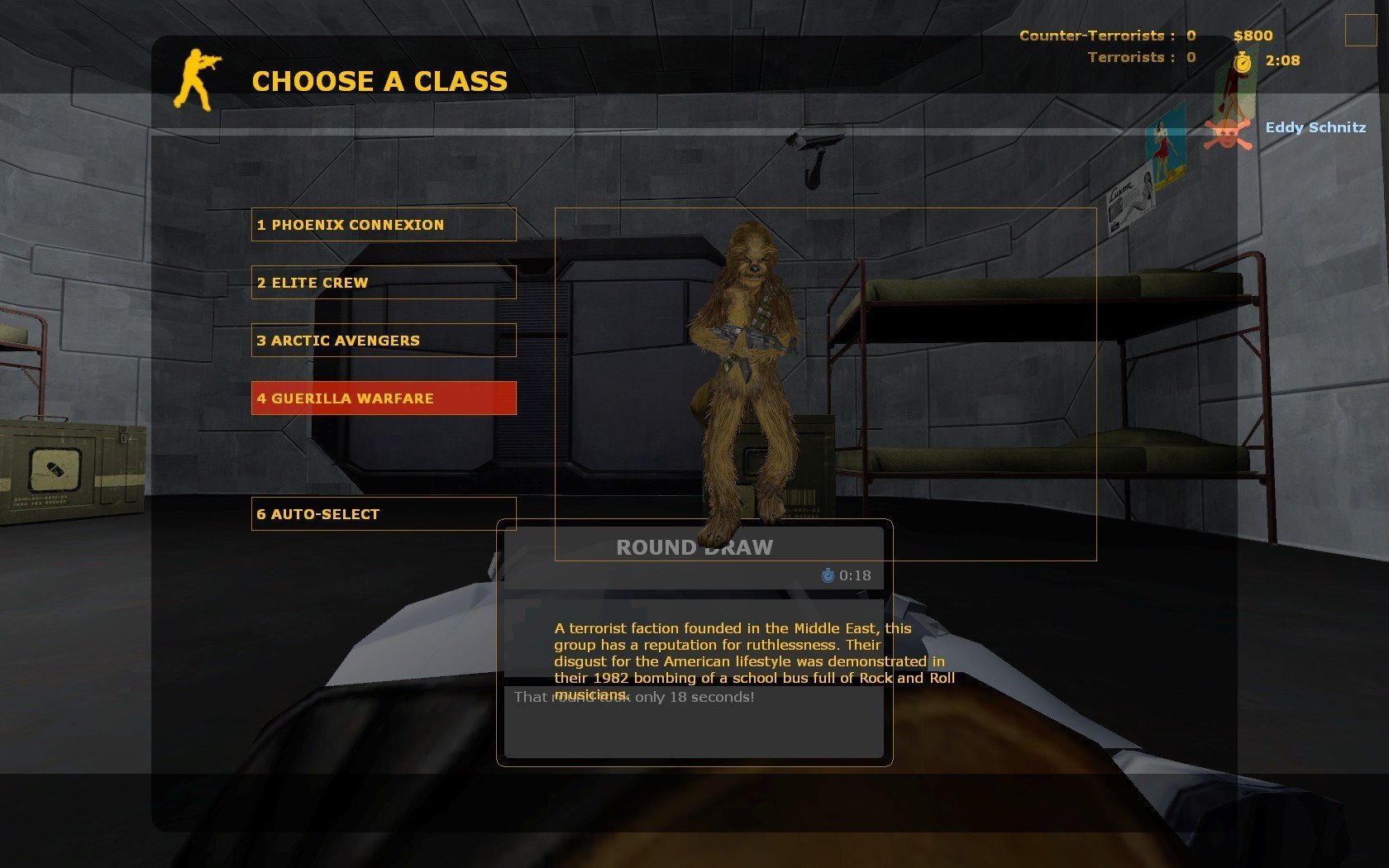Screen dimensions: 1389x868
Task: Choose the Guerilla Warfare class
Action: [x=384, y=398]
